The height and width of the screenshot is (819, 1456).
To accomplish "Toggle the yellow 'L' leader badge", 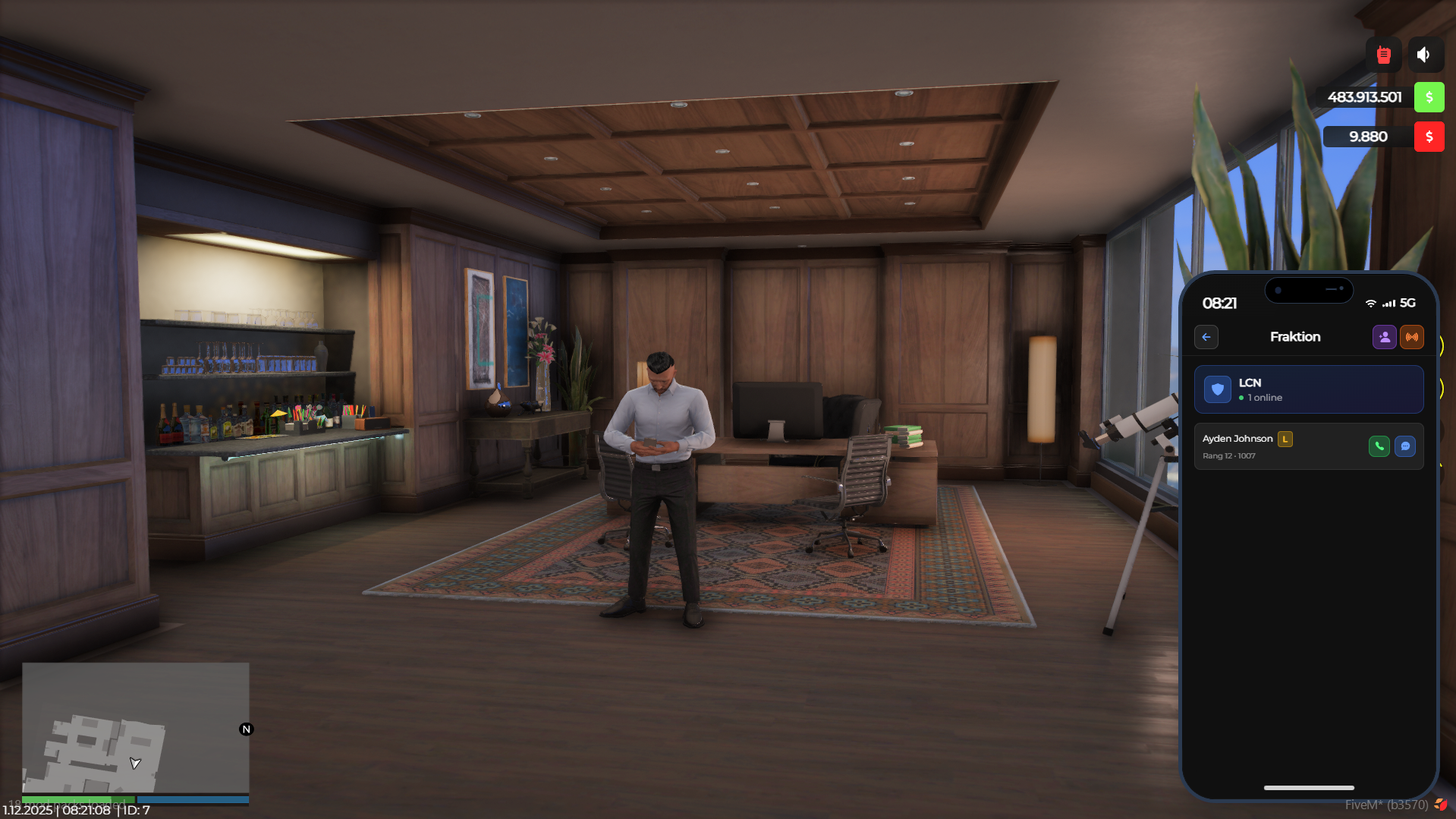I will click(1285, 439).
